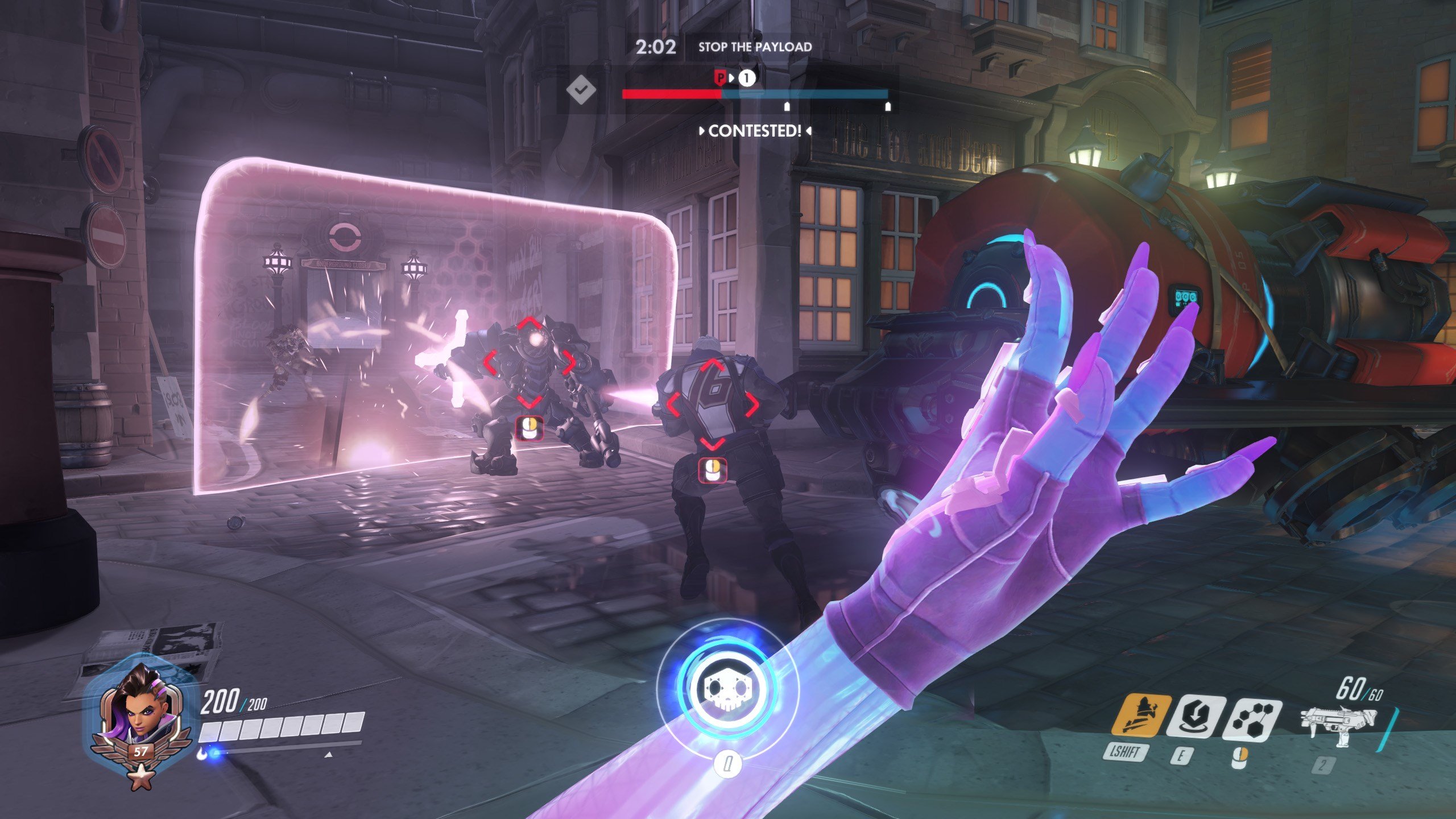Click the red payload progress bar
The height and width of the screenshot is (819, 1456).
pyautogui.click(x=671, y=95)
